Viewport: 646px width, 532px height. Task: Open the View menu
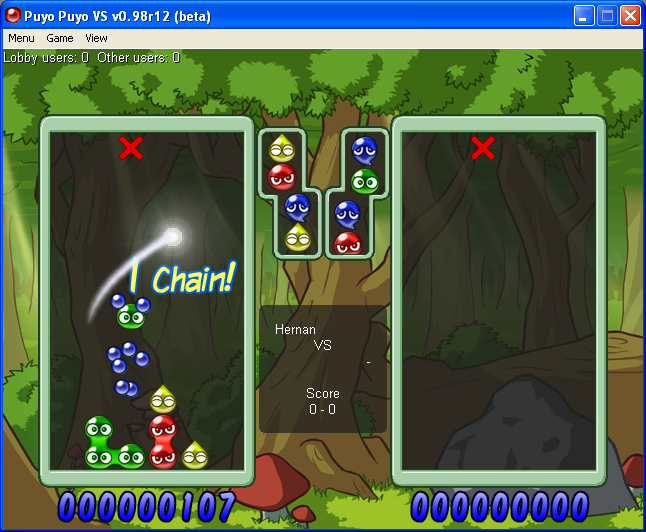coord(96,38)
